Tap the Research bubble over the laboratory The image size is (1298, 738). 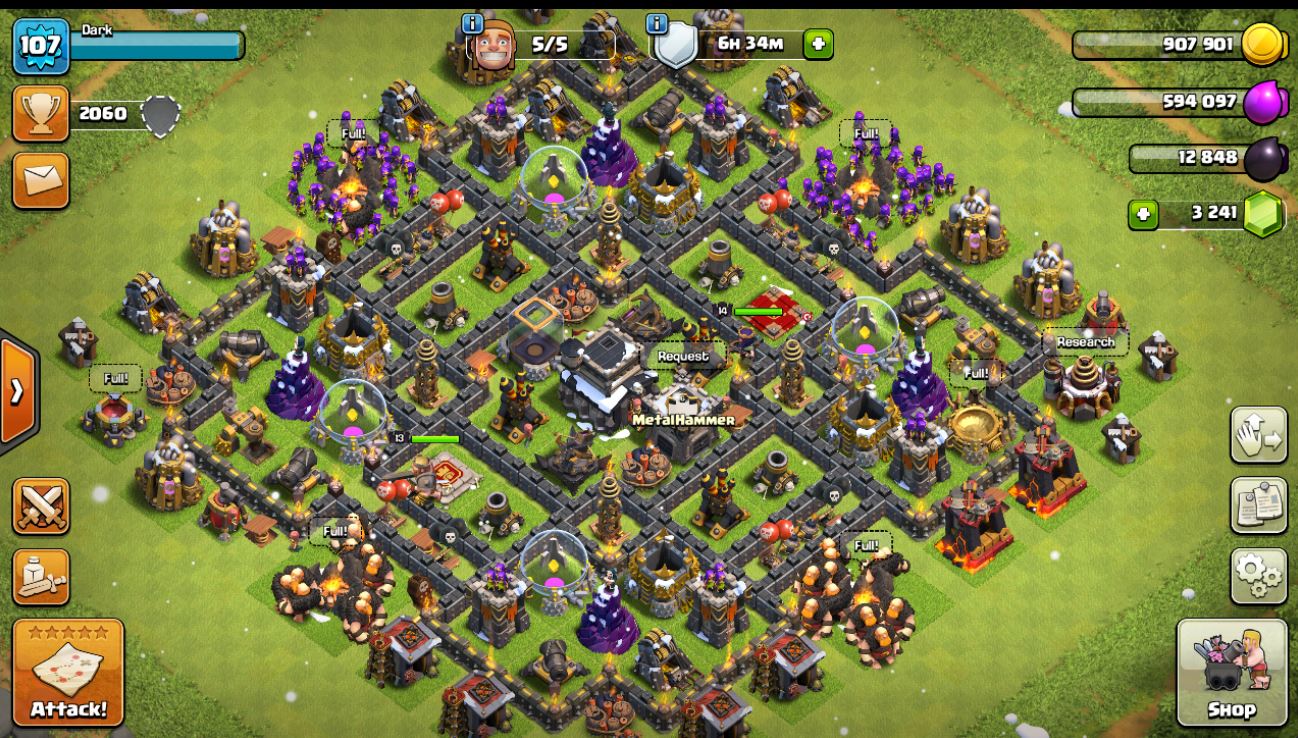click(x=1085, y=342)
